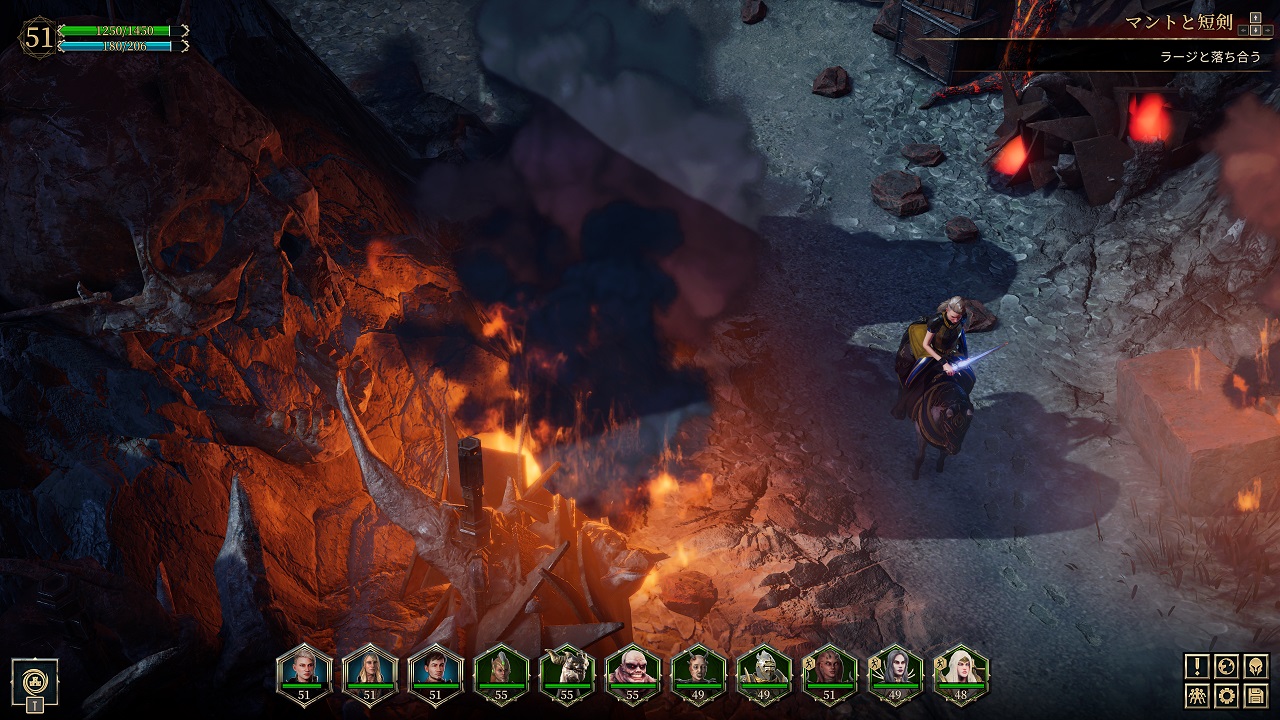This screenshot has width=1280, height=720.
Task: Activate the castle town-portal ability
Action: (35, 682)
